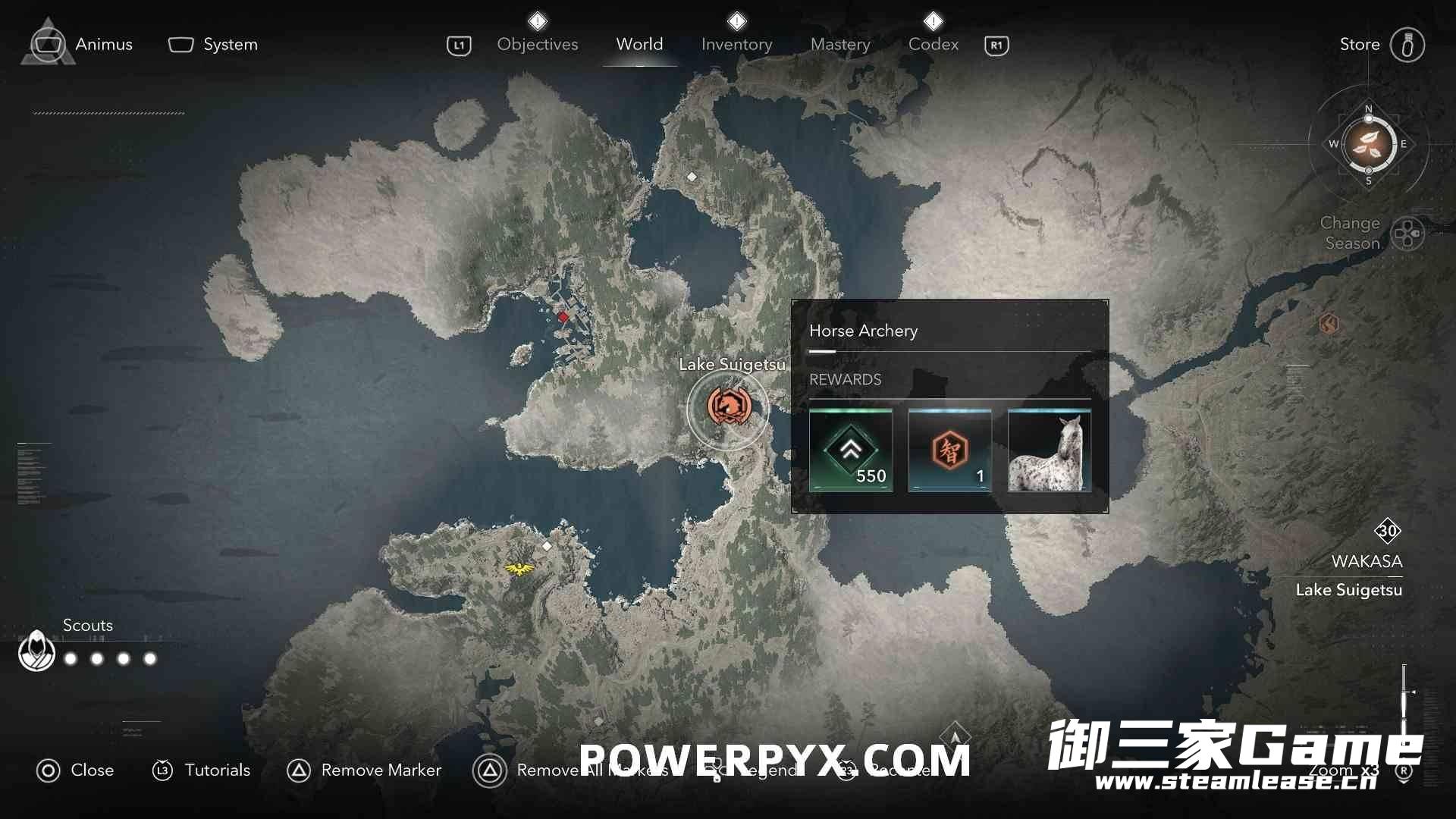Image resolution: width=1456 pixels, height=819 pixels.
Task: Click the 550 XP reward tile
Action: tap(851, 450)
